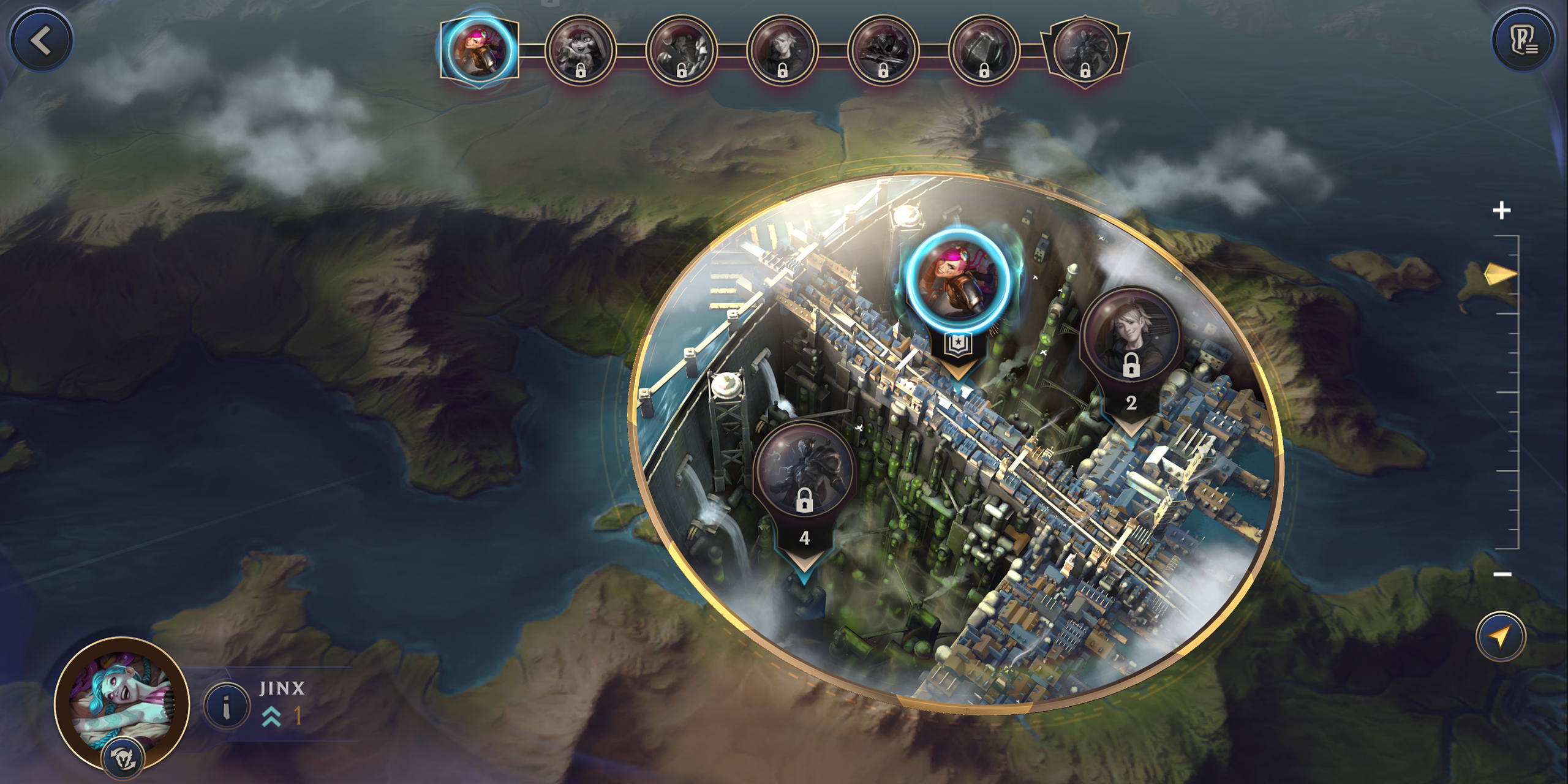Zoom in the map with plus button
Screen dimensions: 1568x784
(x=1501, y=211)
